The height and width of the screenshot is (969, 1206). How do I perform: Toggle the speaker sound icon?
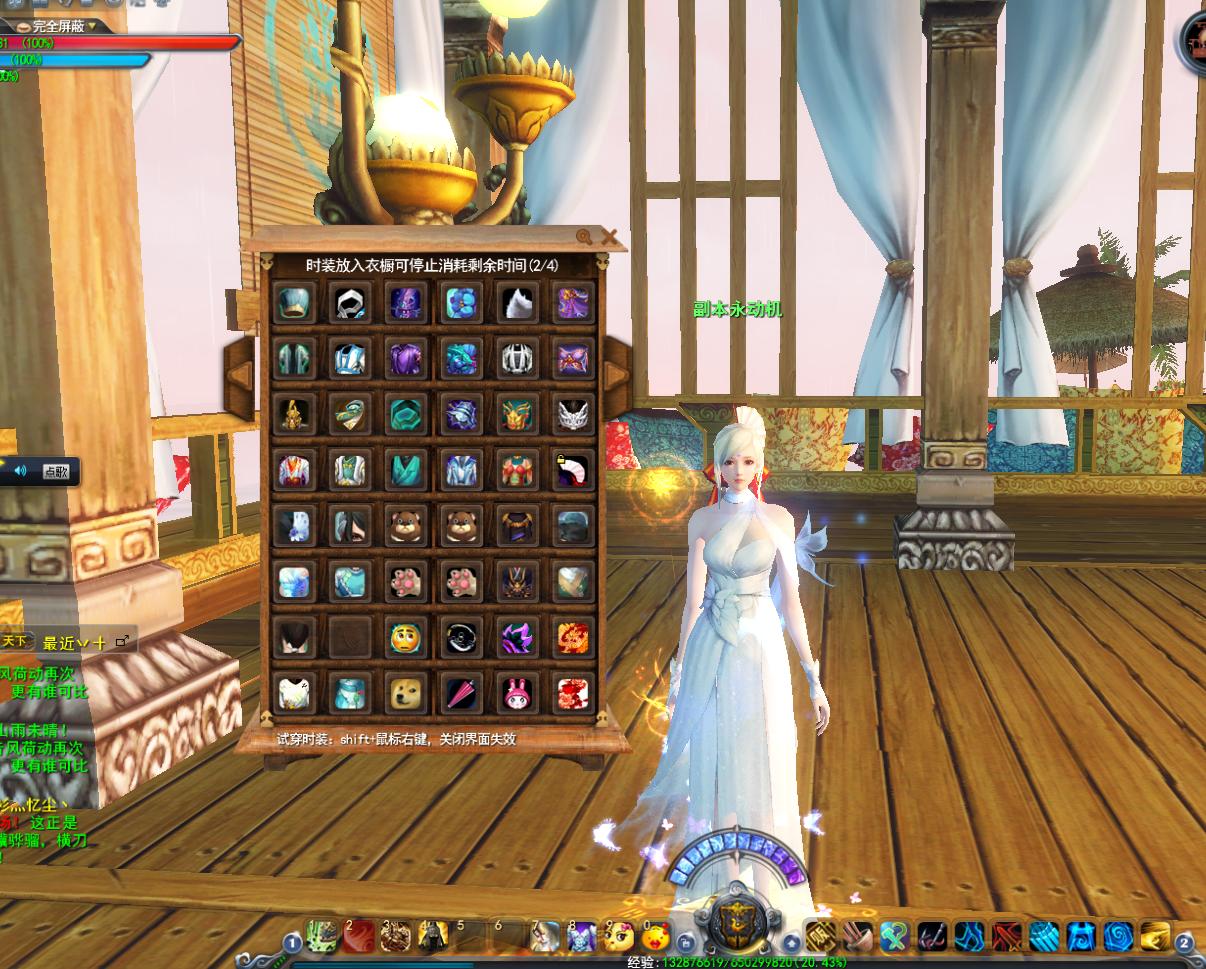click(x=20, y=471)
